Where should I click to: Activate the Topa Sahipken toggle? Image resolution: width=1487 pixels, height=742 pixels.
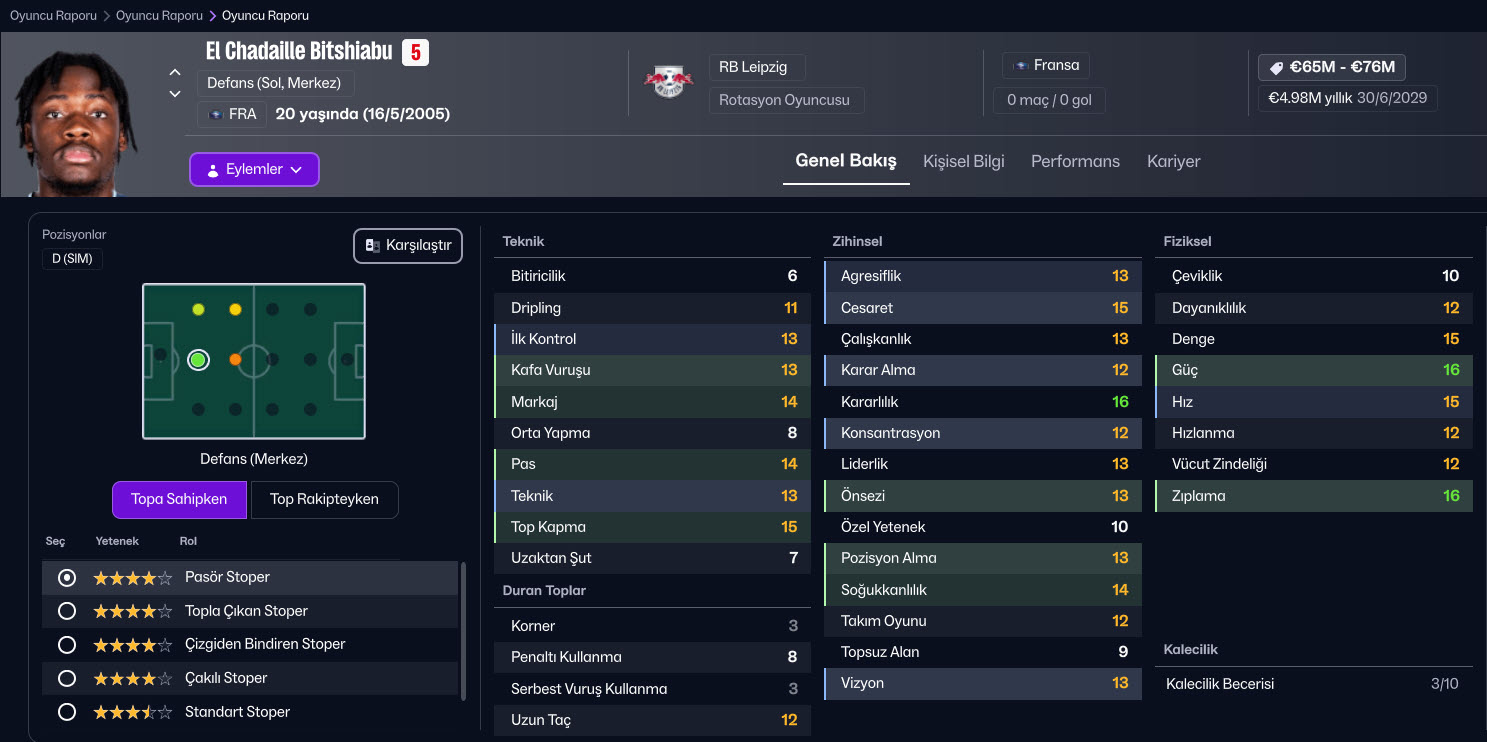pos(179,499)
